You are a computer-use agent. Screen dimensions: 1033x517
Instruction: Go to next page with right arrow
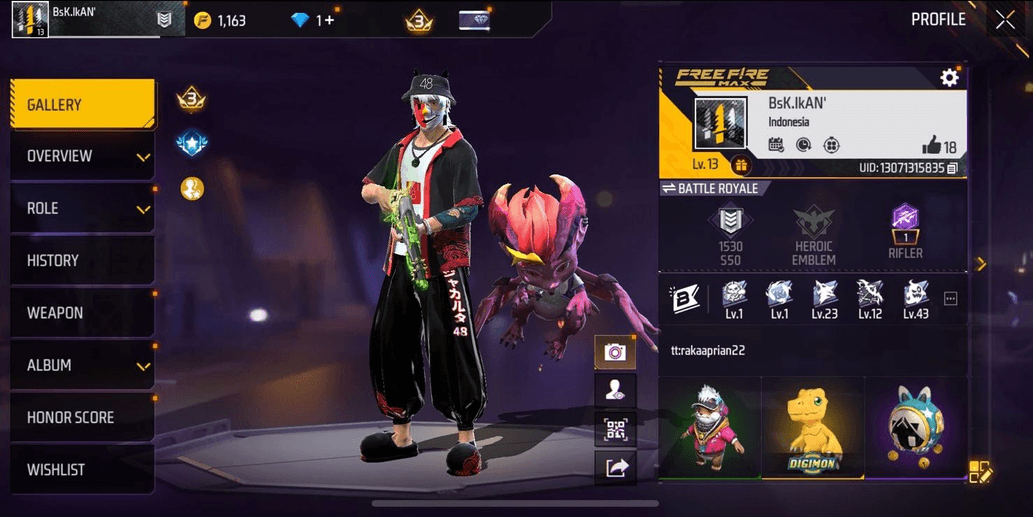pos(980,264)
